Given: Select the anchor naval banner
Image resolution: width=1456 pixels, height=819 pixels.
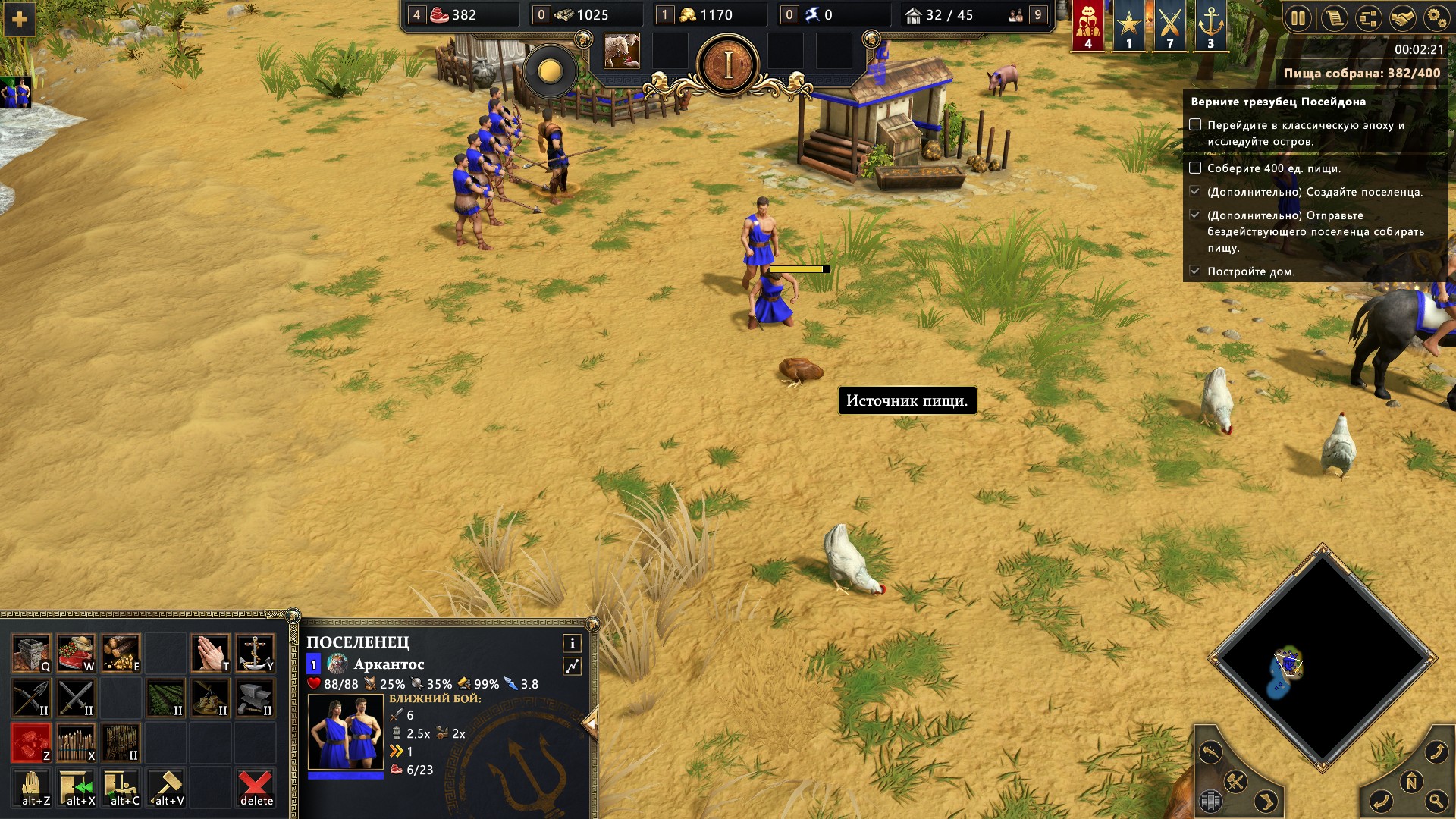Looking at the screenshot, I should 1210,25.
